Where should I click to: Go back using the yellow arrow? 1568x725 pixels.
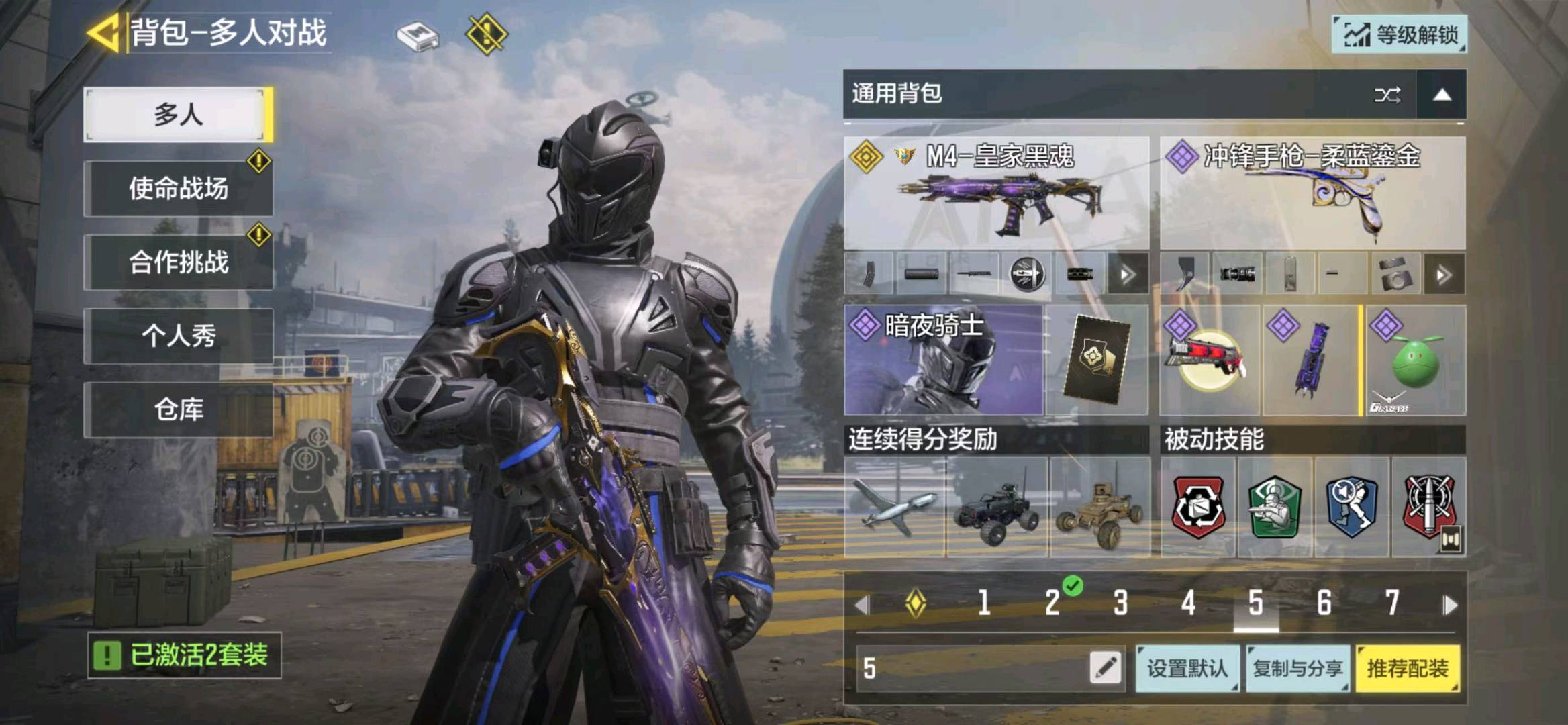(x=104, y=32)
